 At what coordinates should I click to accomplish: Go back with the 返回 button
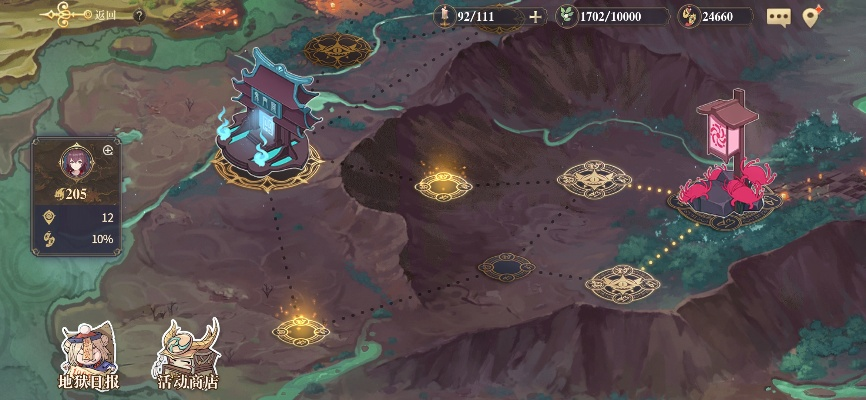coord(80,15)
